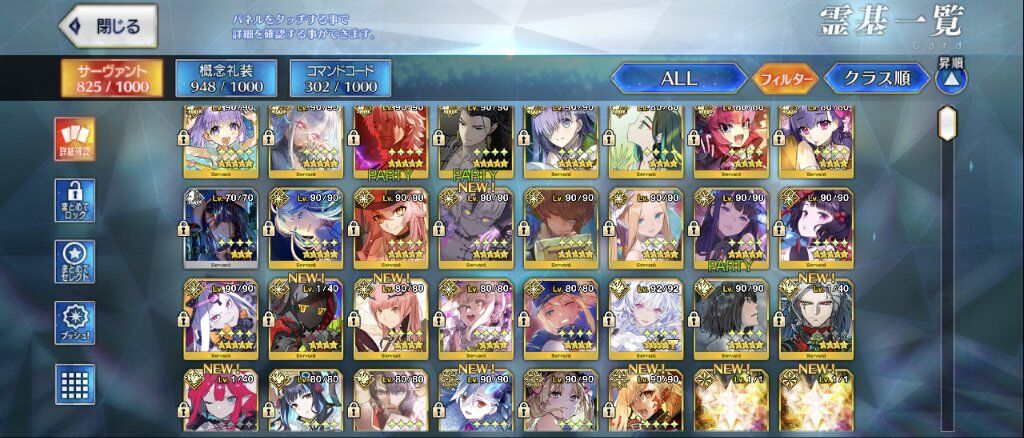
Task: Select the Lv. 70/70 servant card
Action: point(222,228)
